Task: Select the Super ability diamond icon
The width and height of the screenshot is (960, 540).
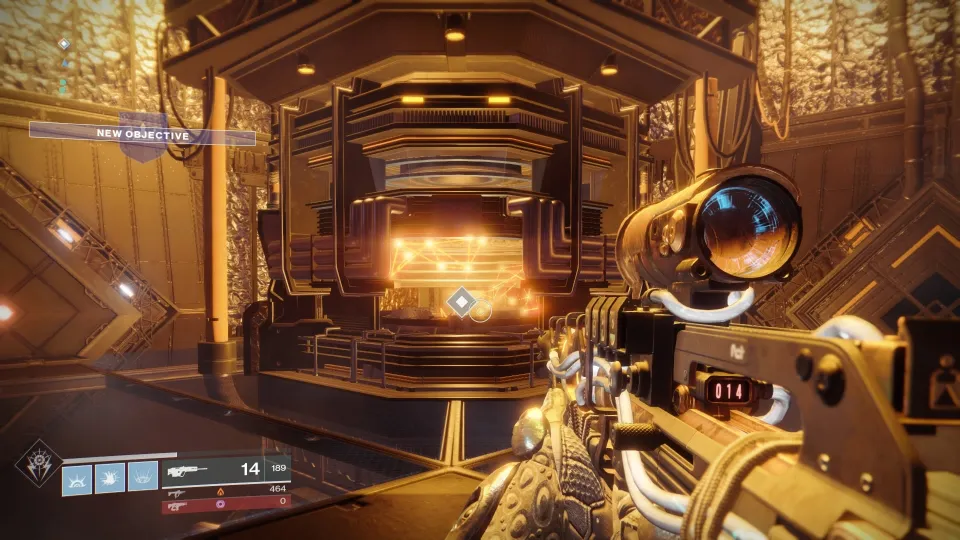Action: click(x=37, y=462)
